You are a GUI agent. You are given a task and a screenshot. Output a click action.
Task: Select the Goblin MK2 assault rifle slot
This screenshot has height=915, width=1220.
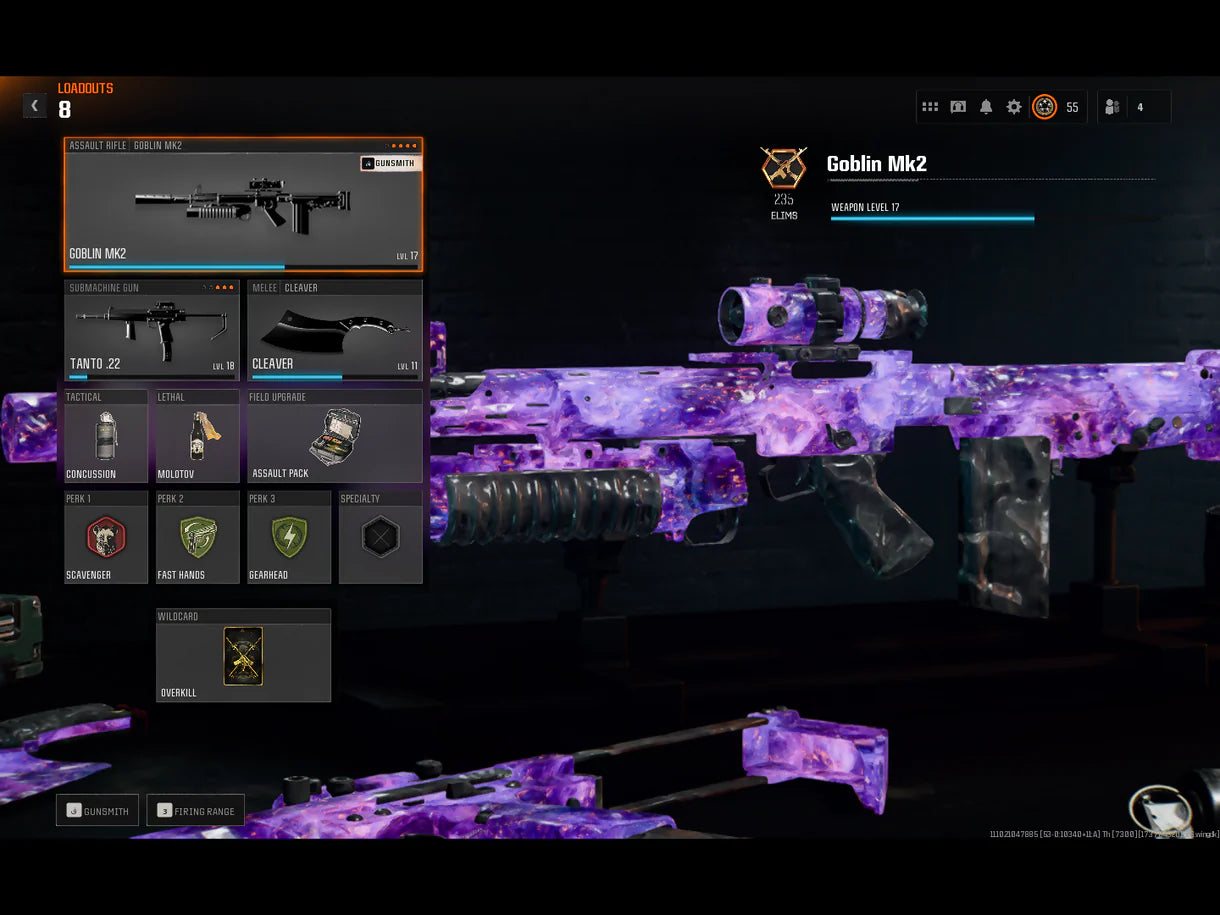tap(243, 206)
